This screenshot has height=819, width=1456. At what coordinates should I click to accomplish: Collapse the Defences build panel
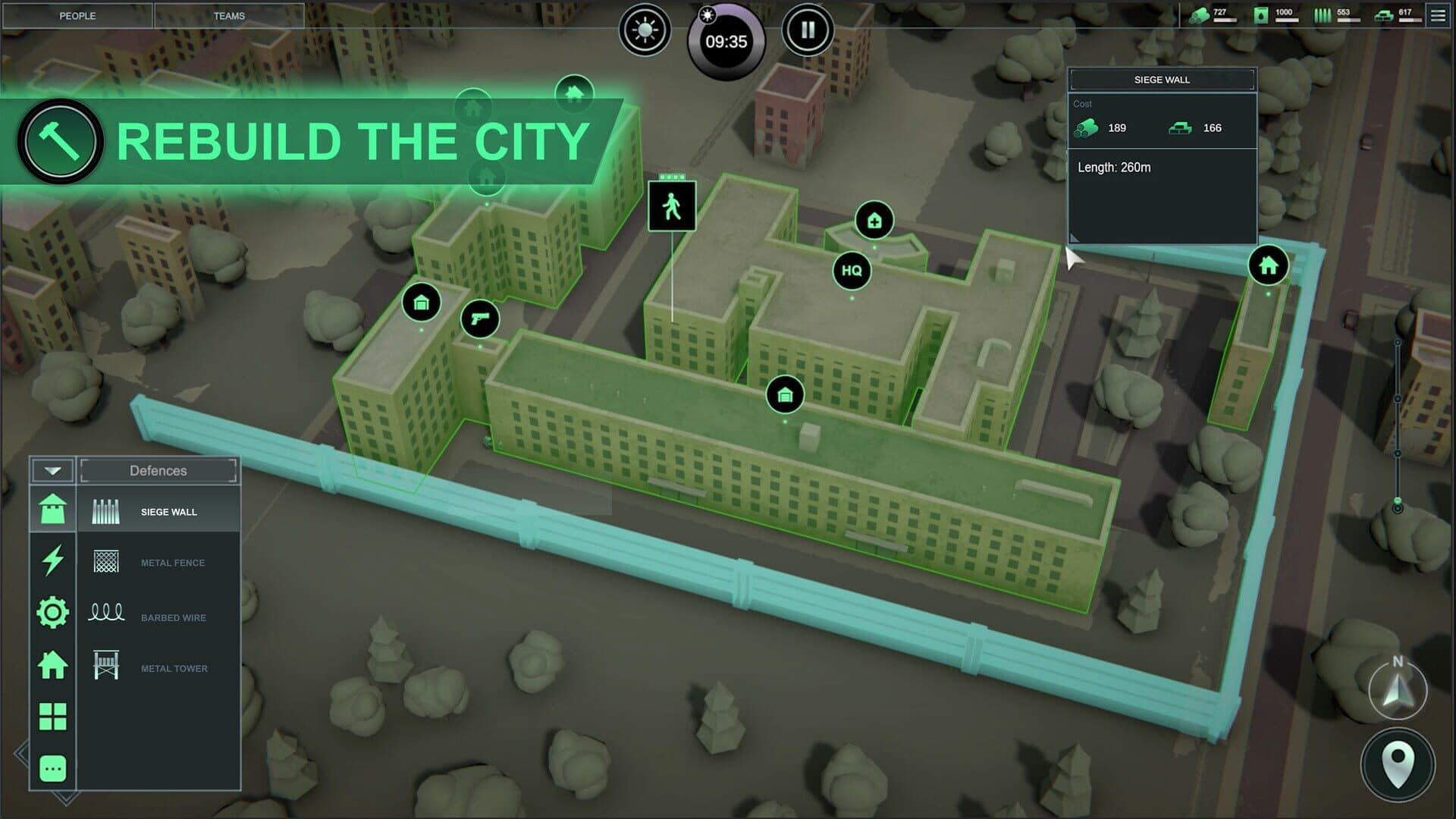tap(52, 471)
